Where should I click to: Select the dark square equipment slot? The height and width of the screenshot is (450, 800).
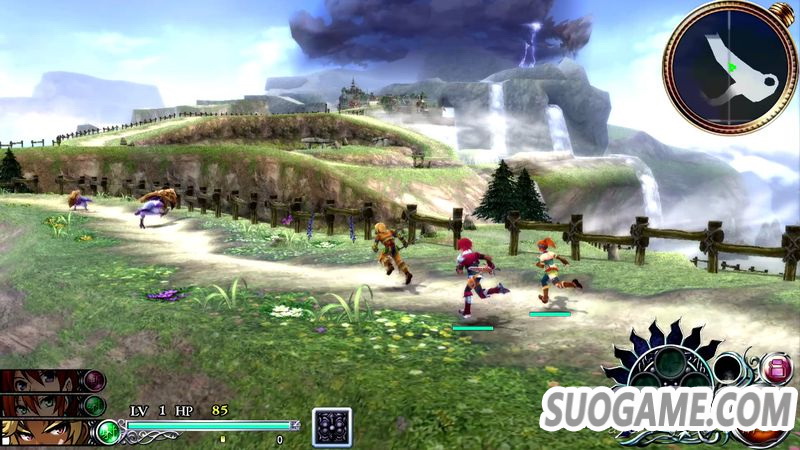[331, 427]
